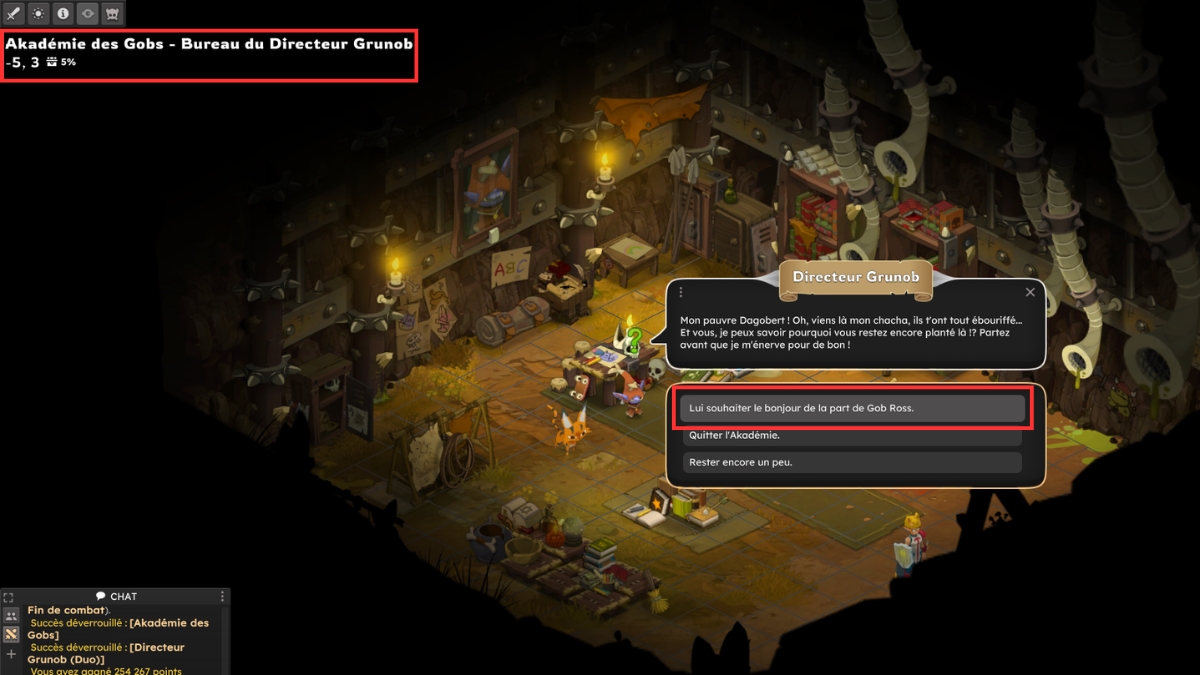This screenshot has width=1200, height=675.
Task: Pick the "Rester encore un peu" option
Action: (851, 462)
